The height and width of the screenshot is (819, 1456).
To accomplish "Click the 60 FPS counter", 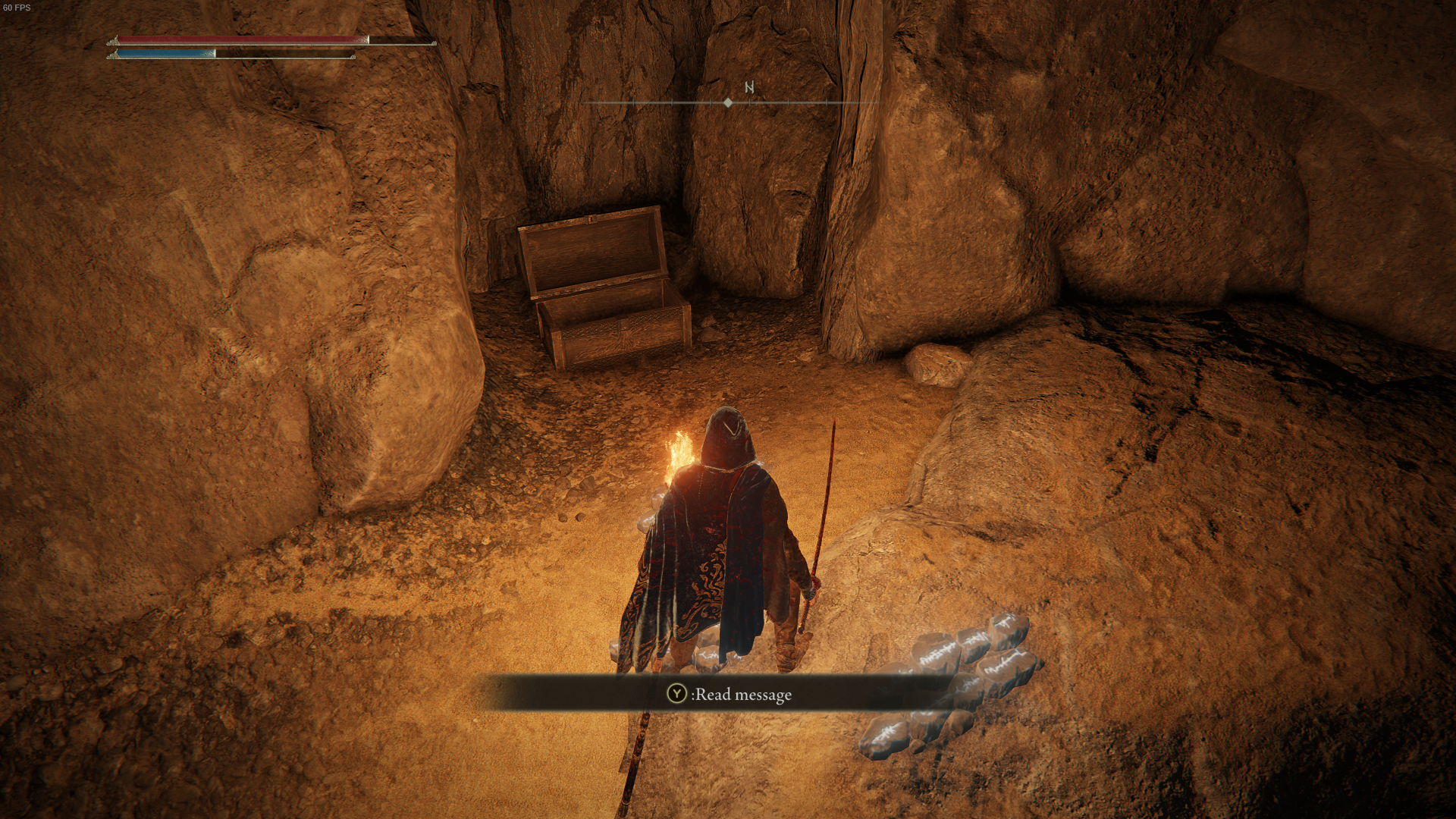I will (x=17, y=8).
